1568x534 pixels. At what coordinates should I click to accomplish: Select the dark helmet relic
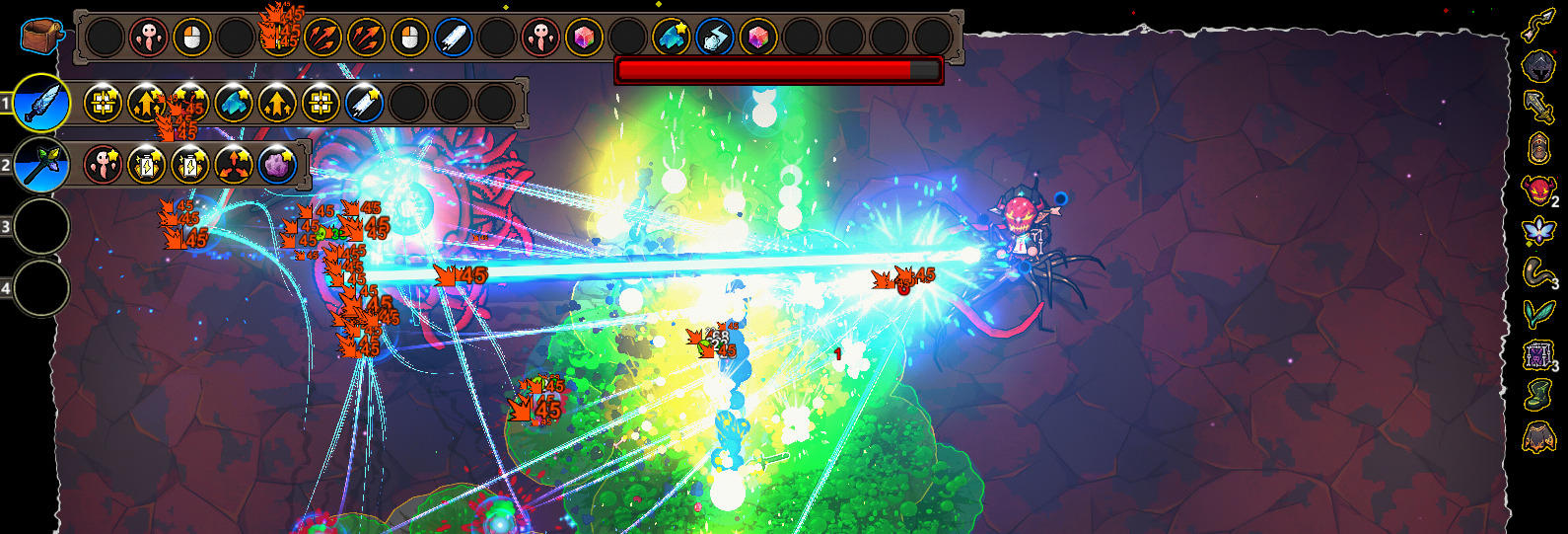coord(1538,66)
